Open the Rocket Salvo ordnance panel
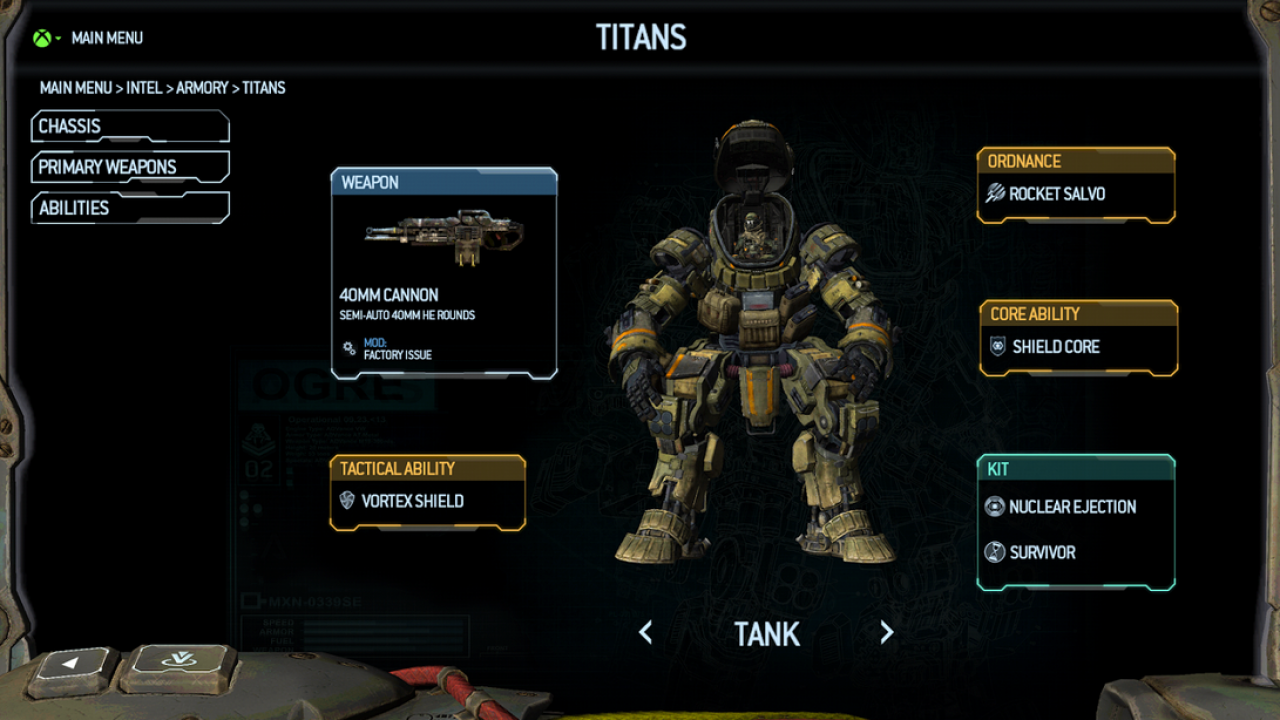 pyautogui.click(x=1075, y=194)
